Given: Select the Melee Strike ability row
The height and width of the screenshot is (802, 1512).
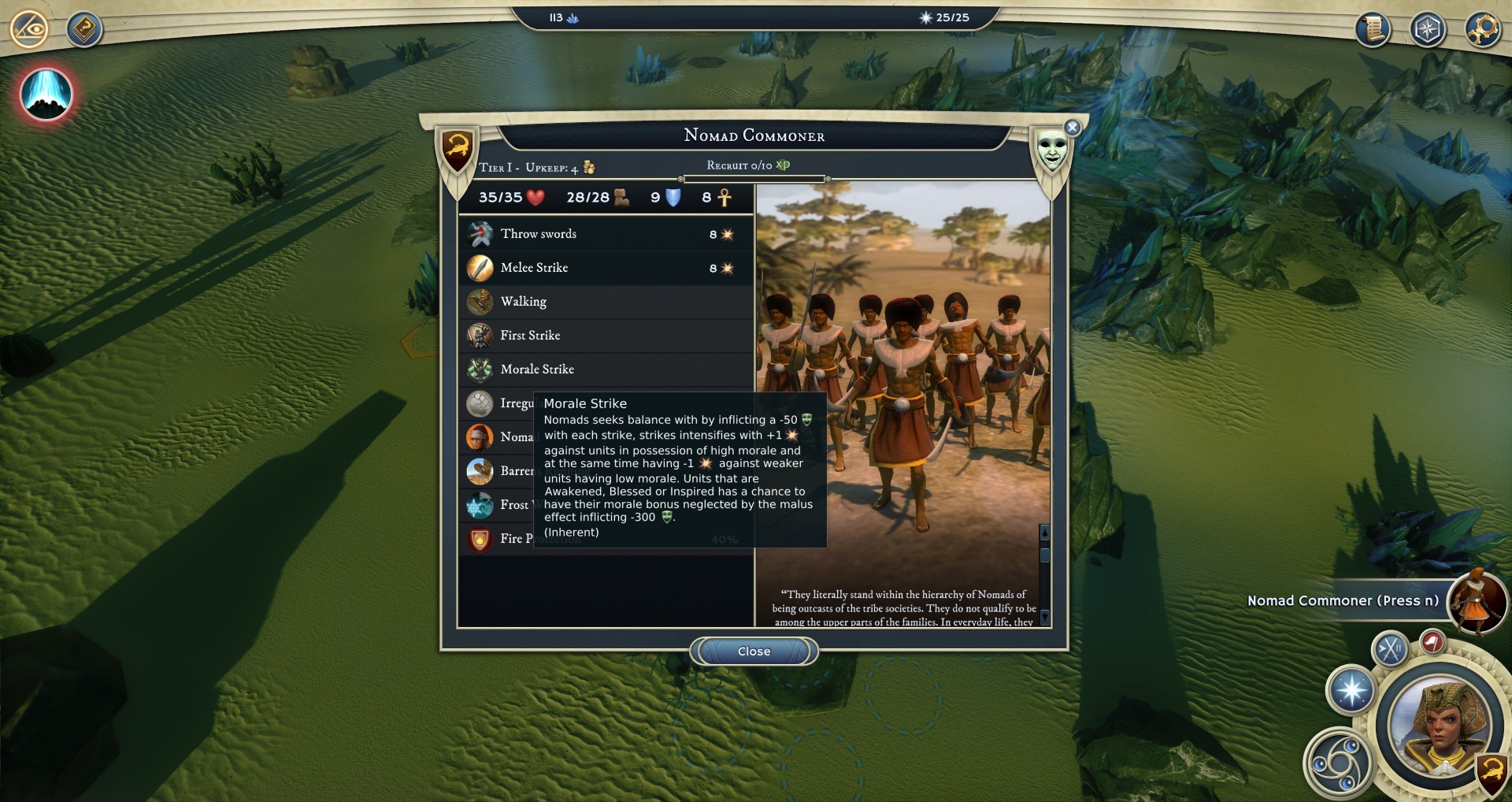Looking at the screenshot, I should tap(605, 268).
